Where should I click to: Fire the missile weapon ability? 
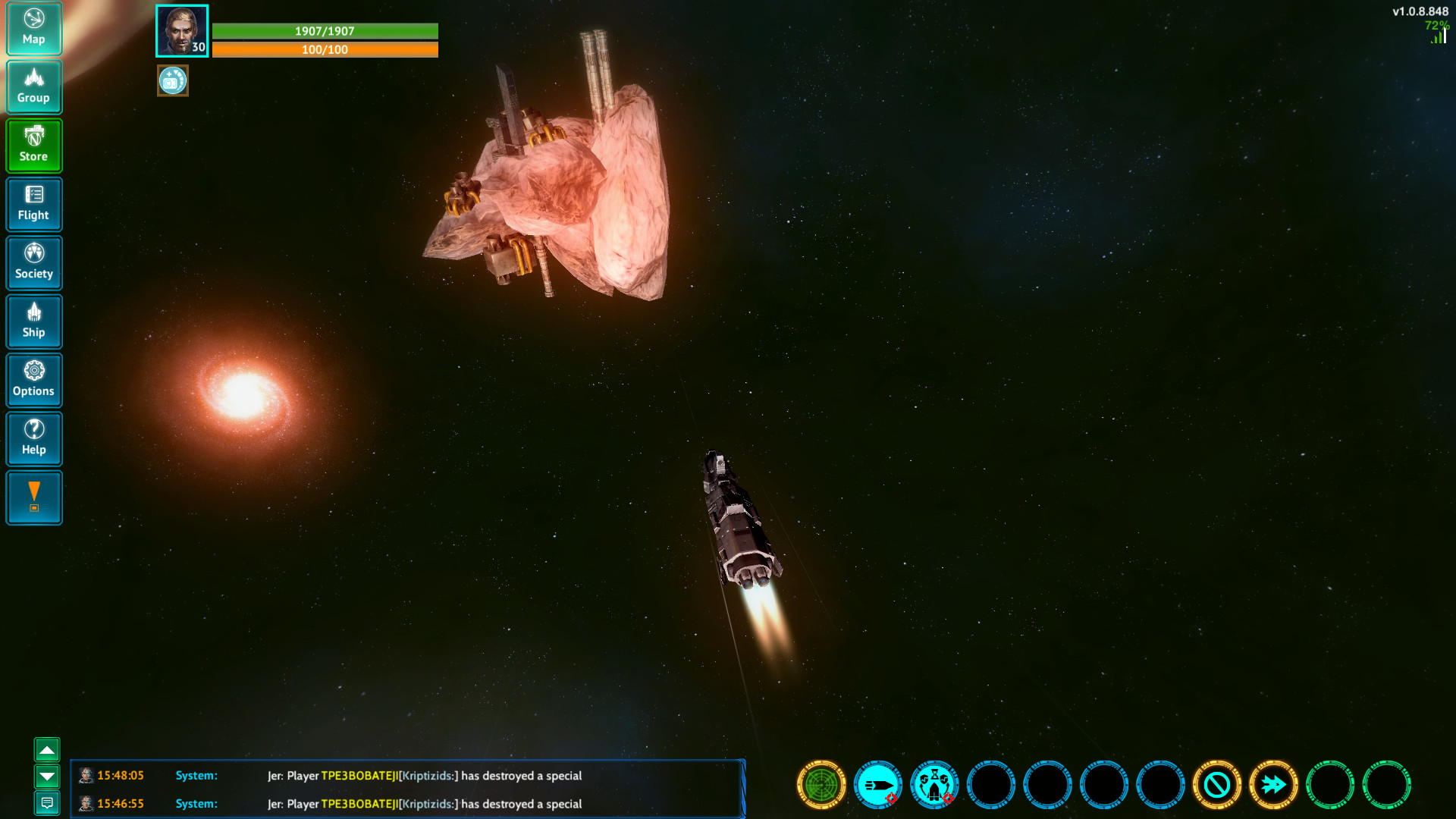pos(877,785)
